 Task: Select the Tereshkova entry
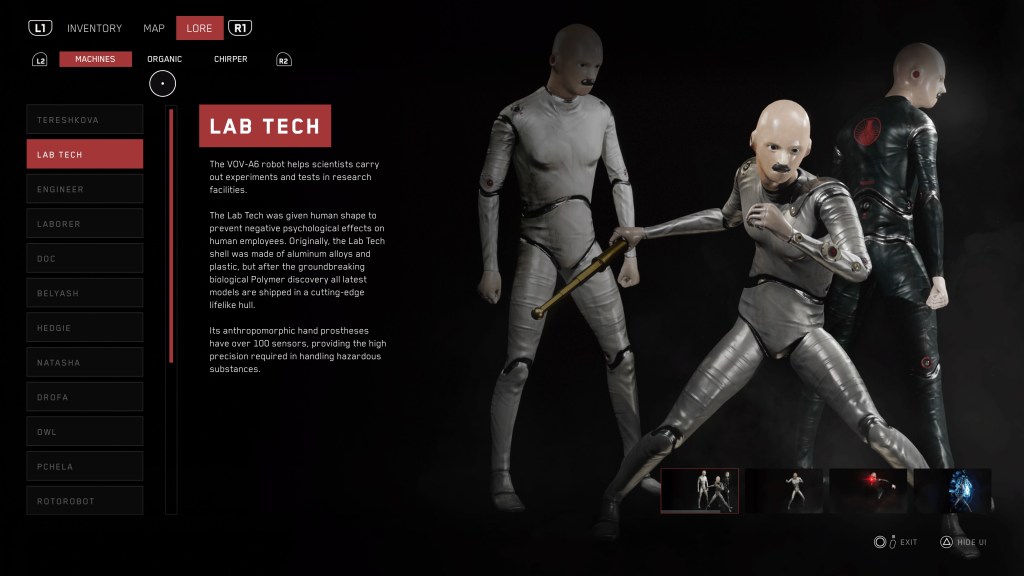(x=85, y=120)
